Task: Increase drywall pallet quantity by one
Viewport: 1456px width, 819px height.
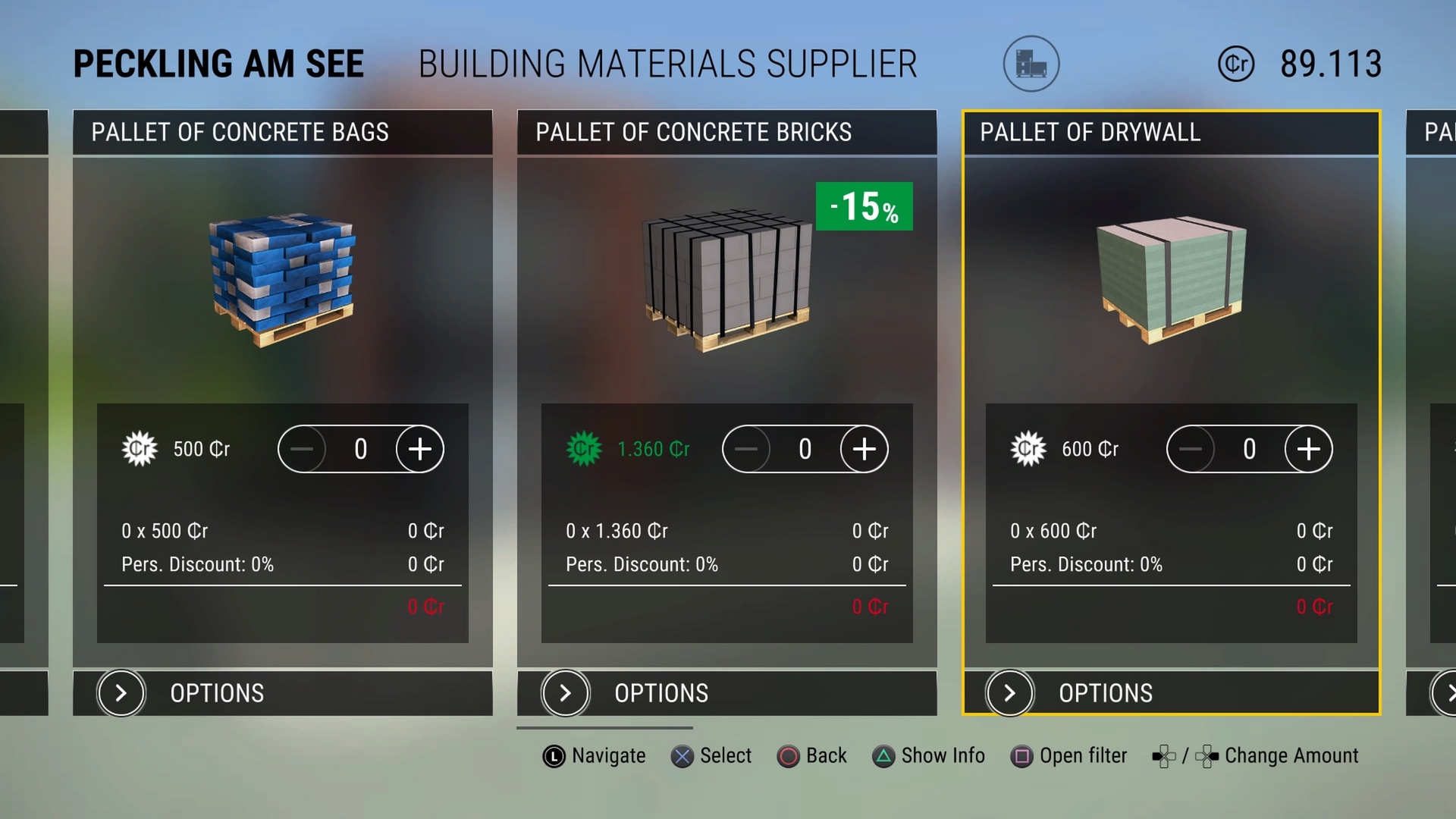Action: click(1308, 449)
